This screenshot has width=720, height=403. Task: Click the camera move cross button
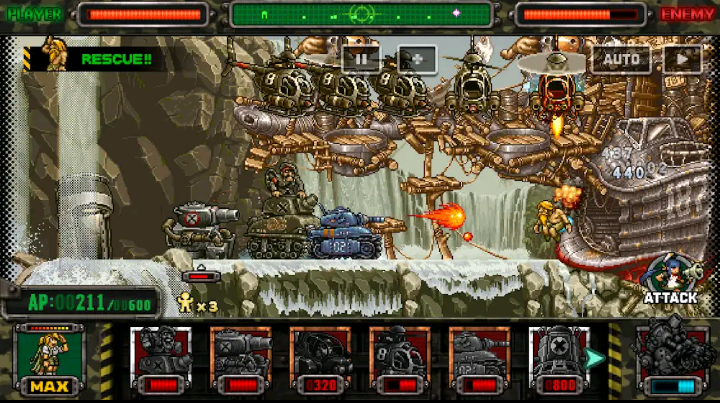417,59
